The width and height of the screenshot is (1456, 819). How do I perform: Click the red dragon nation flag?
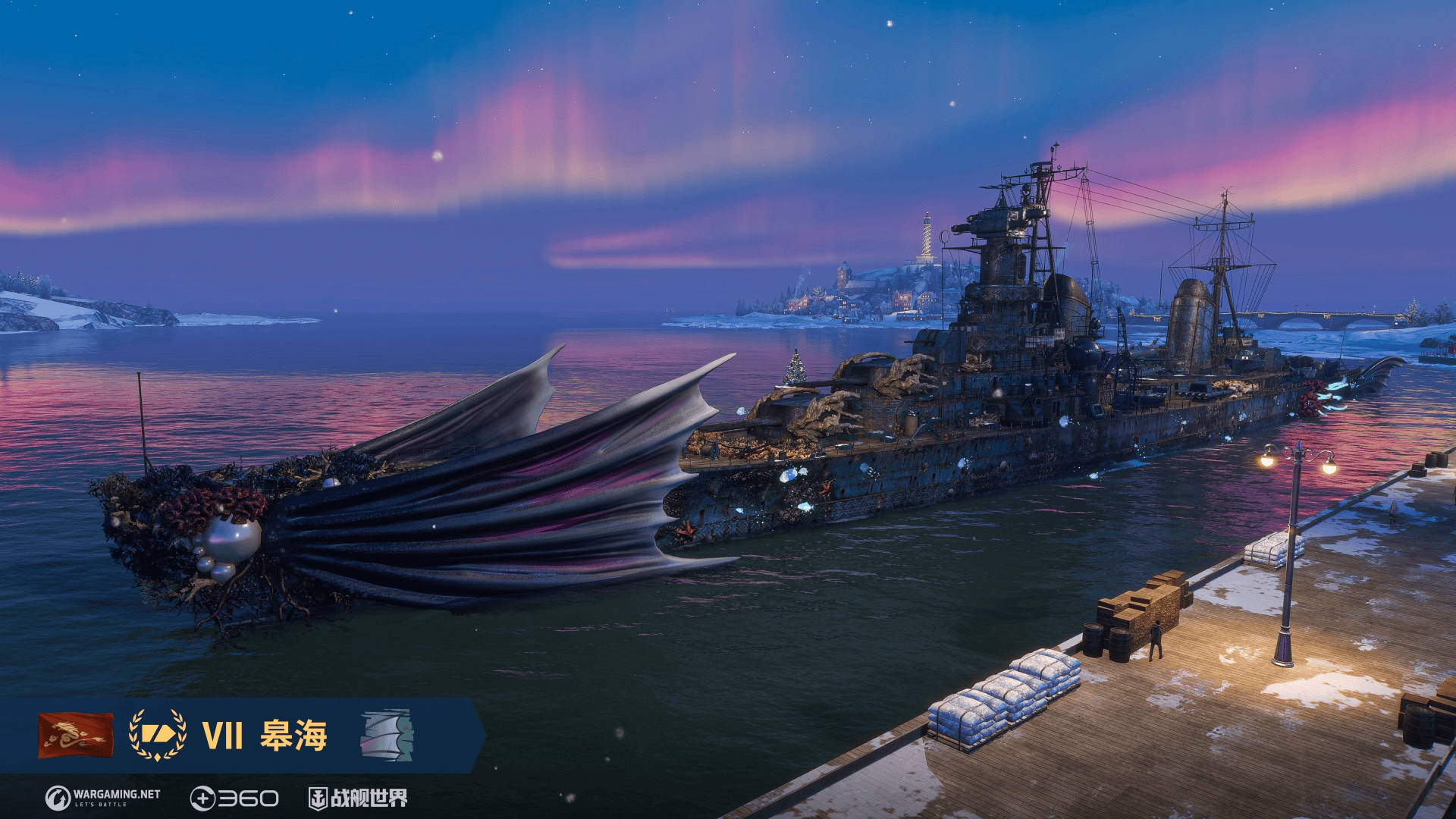point(76,735)
